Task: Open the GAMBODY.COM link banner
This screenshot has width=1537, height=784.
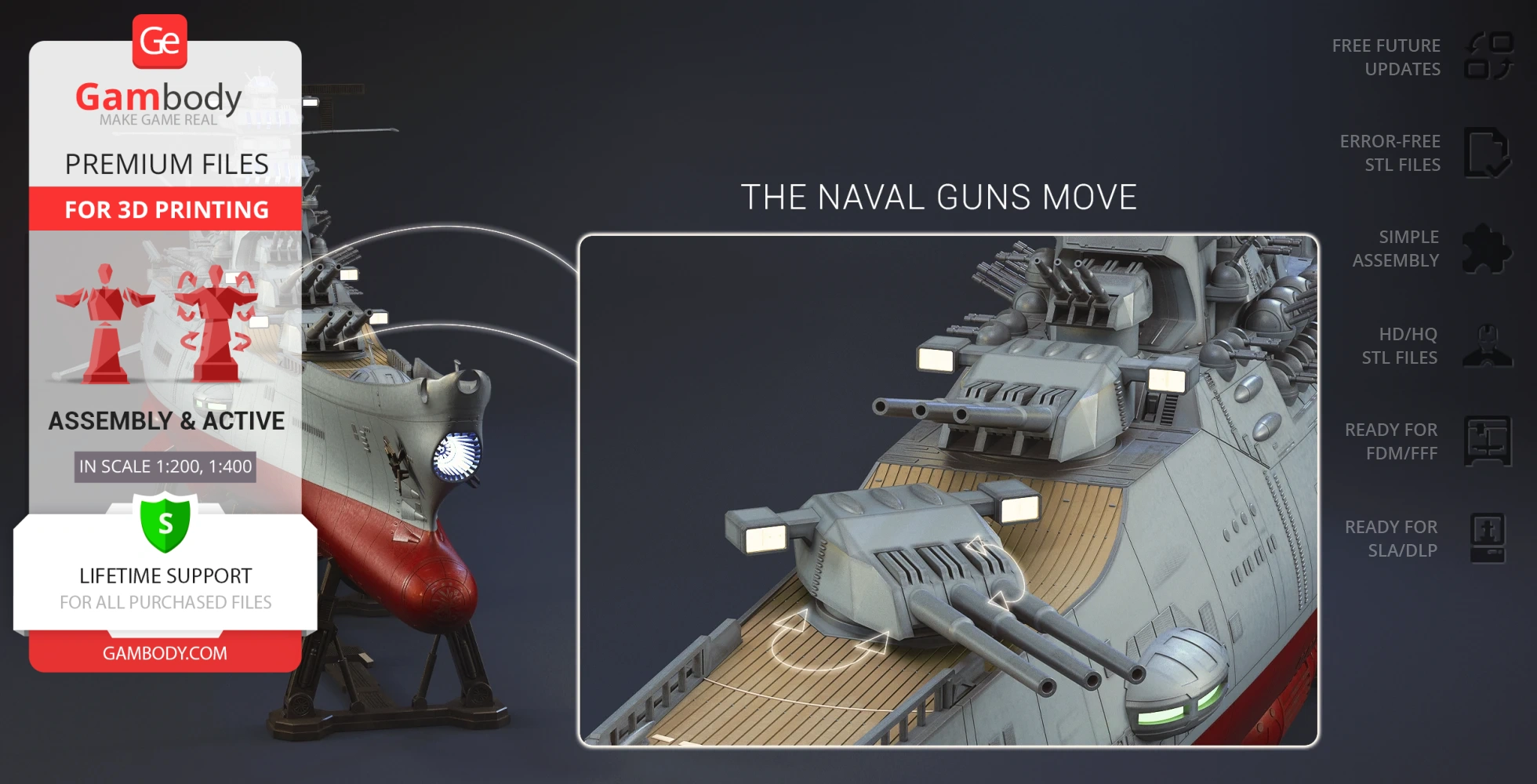Action: pos(165,653)
